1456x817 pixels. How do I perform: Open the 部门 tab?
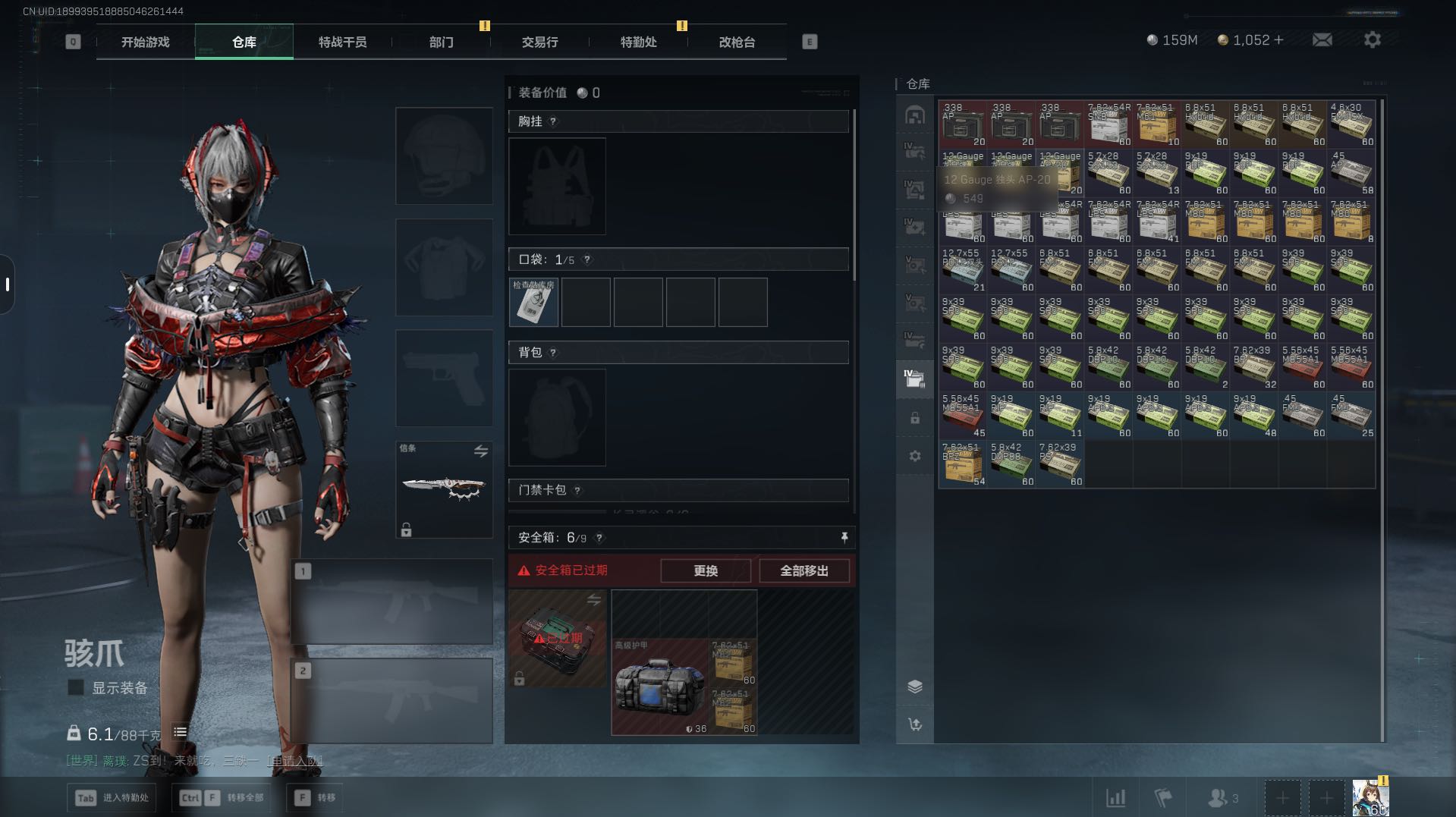tap(441, 42)
